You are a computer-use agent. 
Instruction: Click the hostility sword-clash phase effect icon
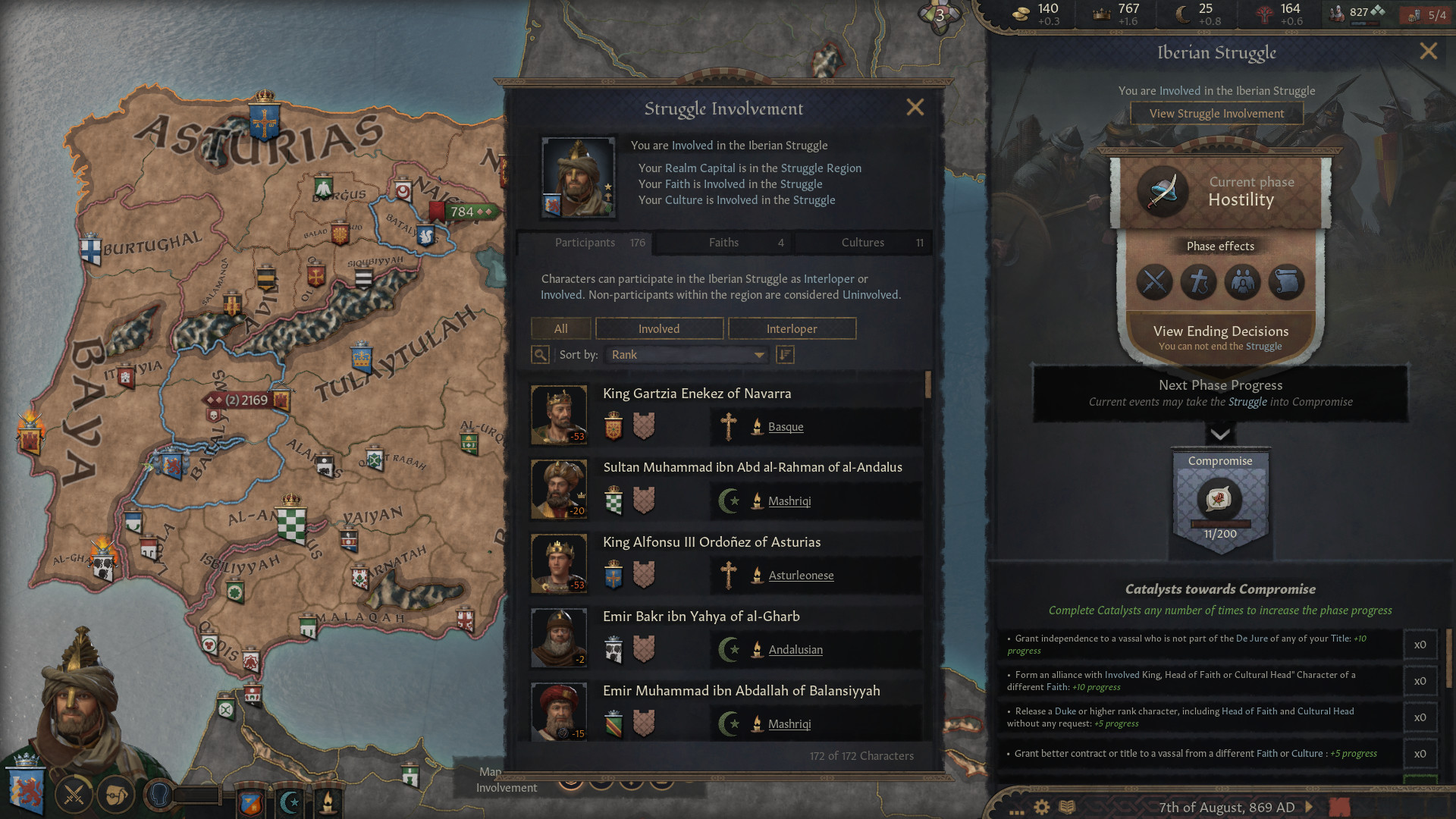[1154, 282]
